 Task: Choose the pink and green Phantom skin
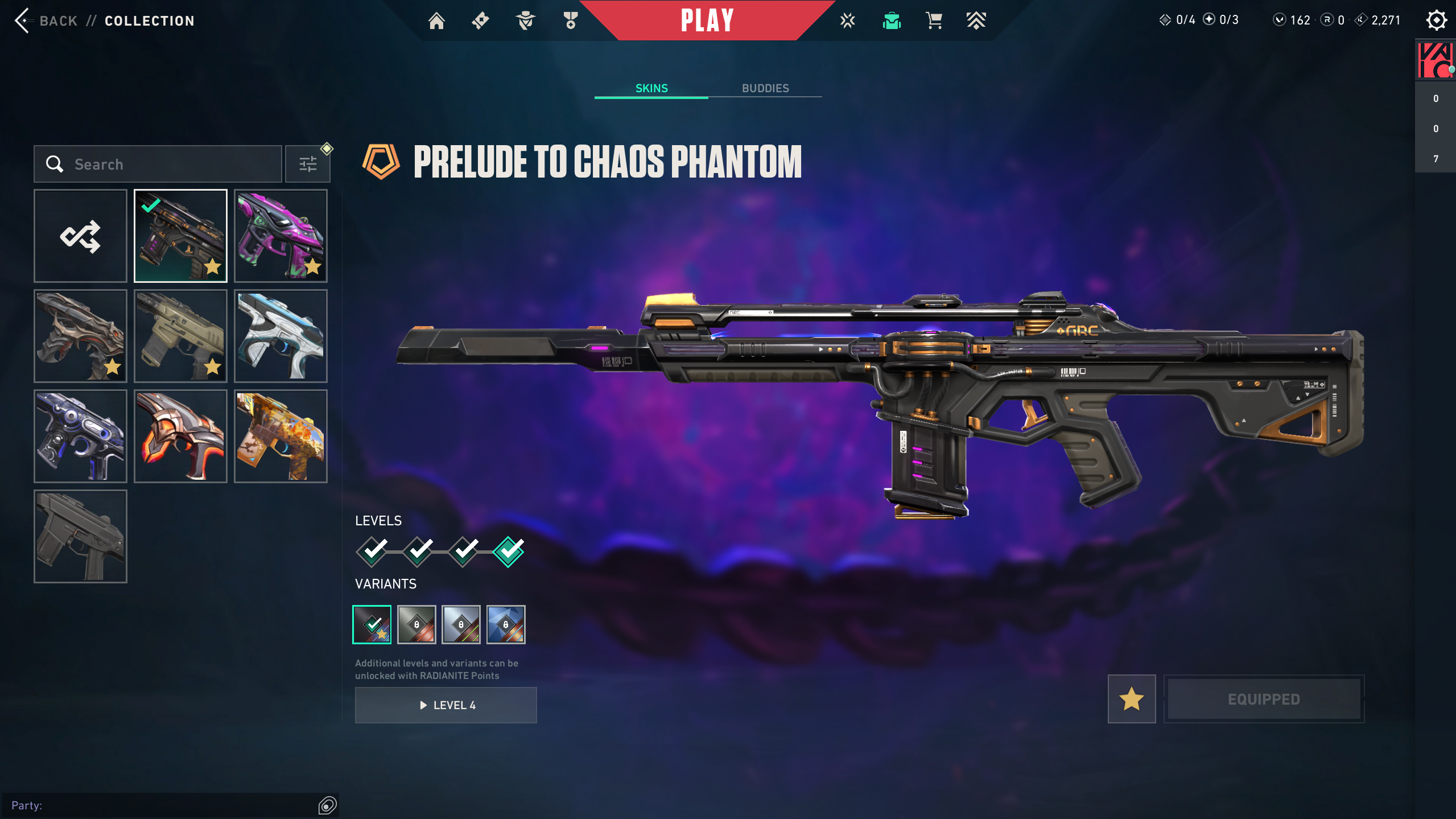[281, 236]
